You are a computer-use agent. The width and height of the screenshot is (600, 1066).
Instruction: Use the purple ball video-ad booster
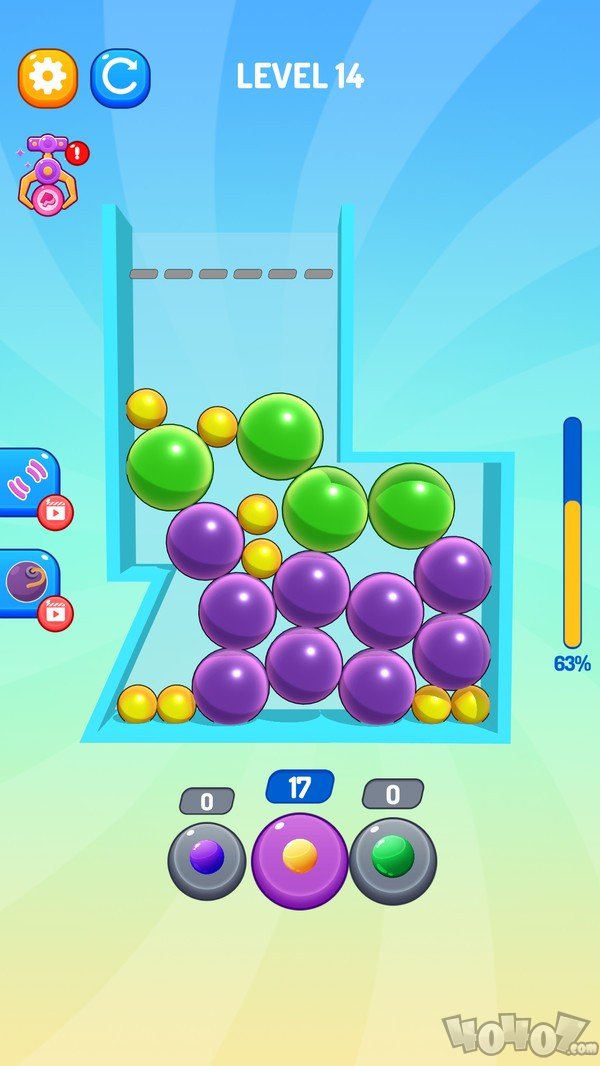point(28,584)
